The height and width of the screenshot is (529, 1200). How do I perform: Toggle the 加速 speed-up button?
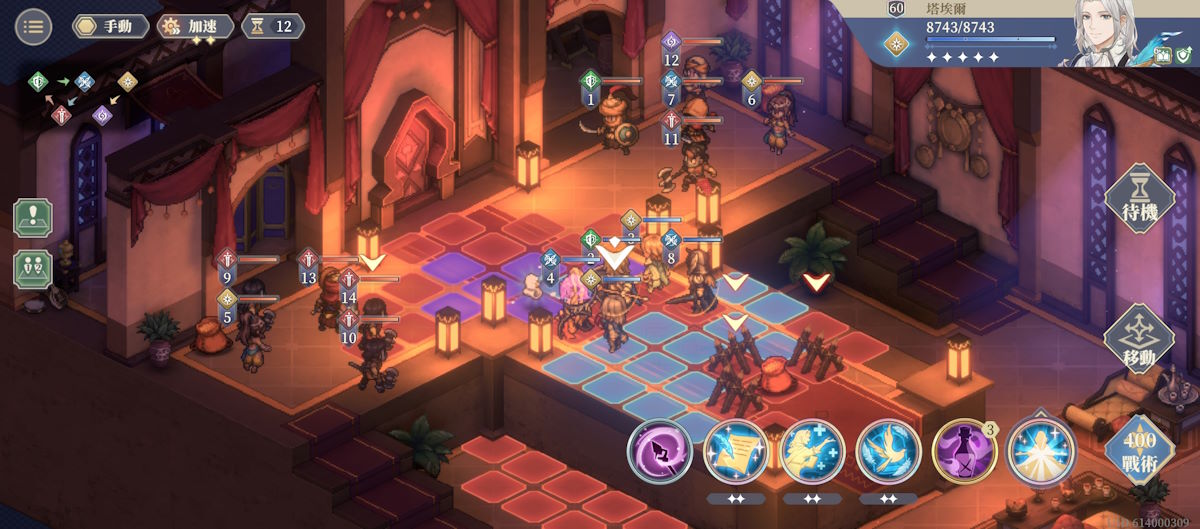[196, 26]
